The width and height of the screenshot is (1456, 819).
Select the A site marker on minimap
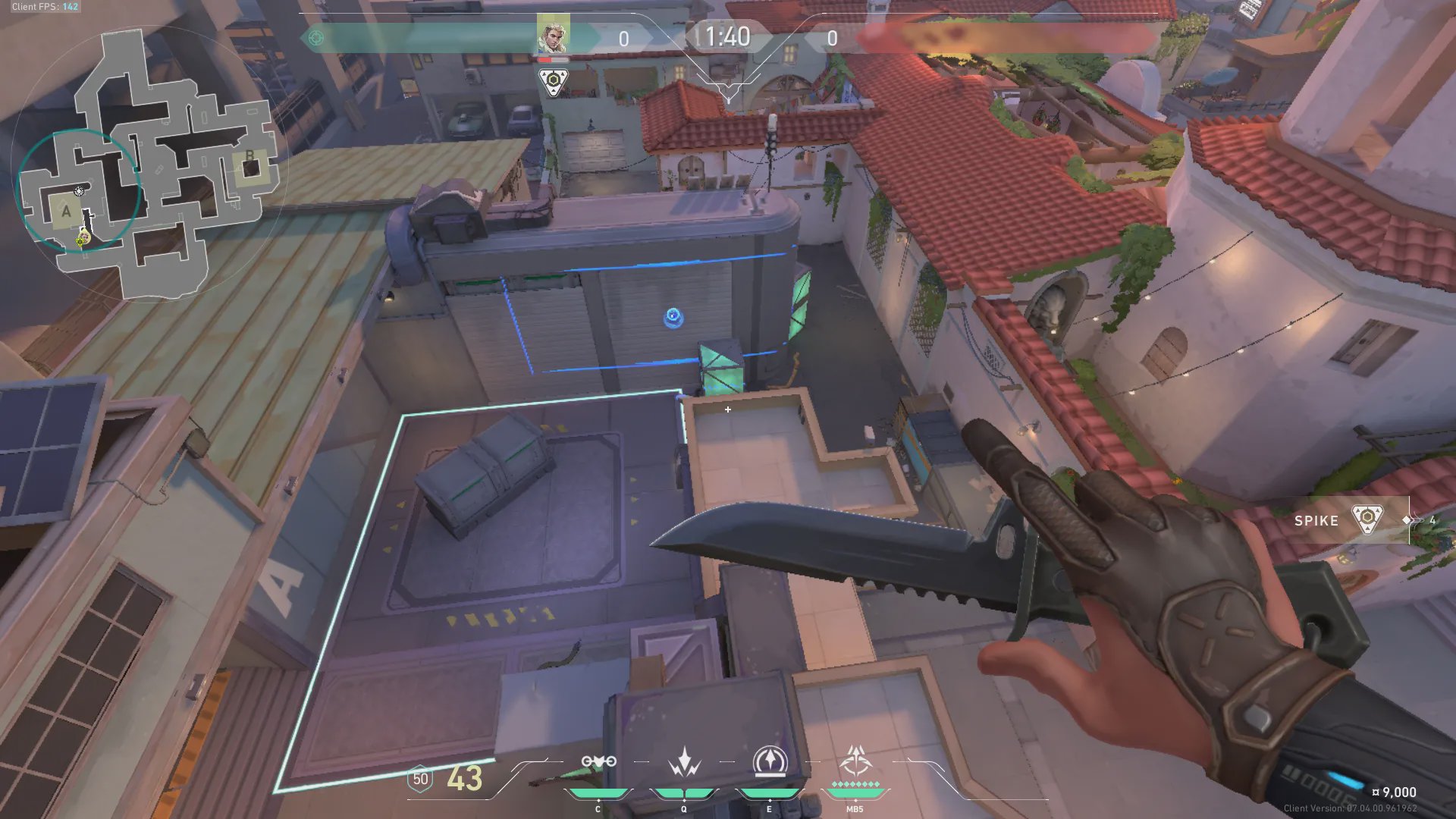67,212
